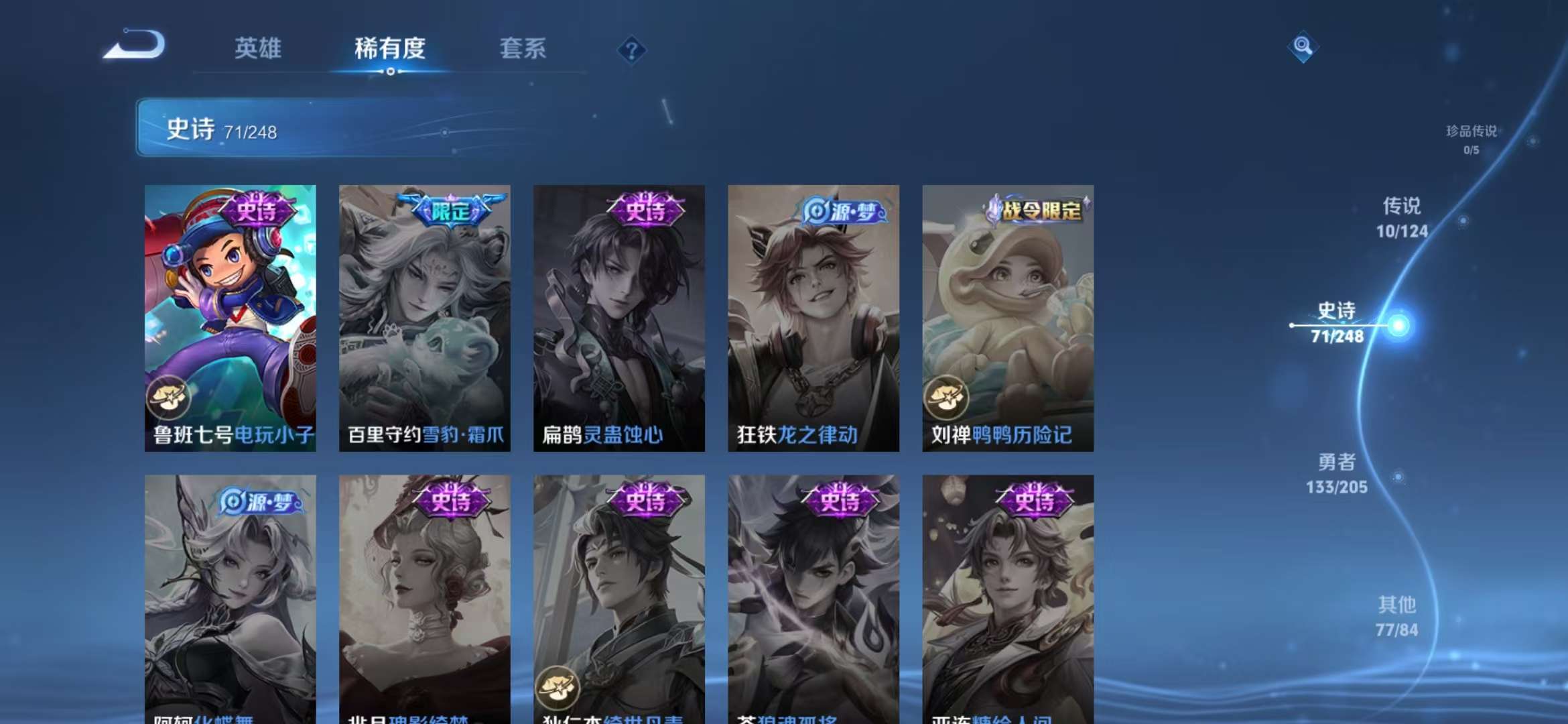Screen dimensions: 1568x724
Task: Switch to the 套系 tab
Action: click(523, 49)
